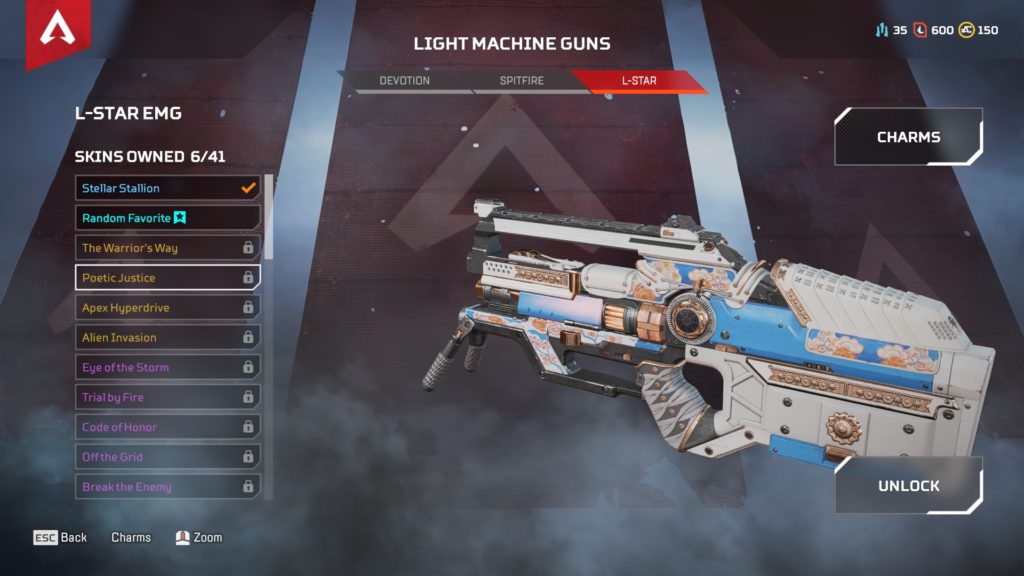This screenshot has width=1024, height=576.
Task: Switch to the Devotion weapon tab
Action: (x=405, y=80)
